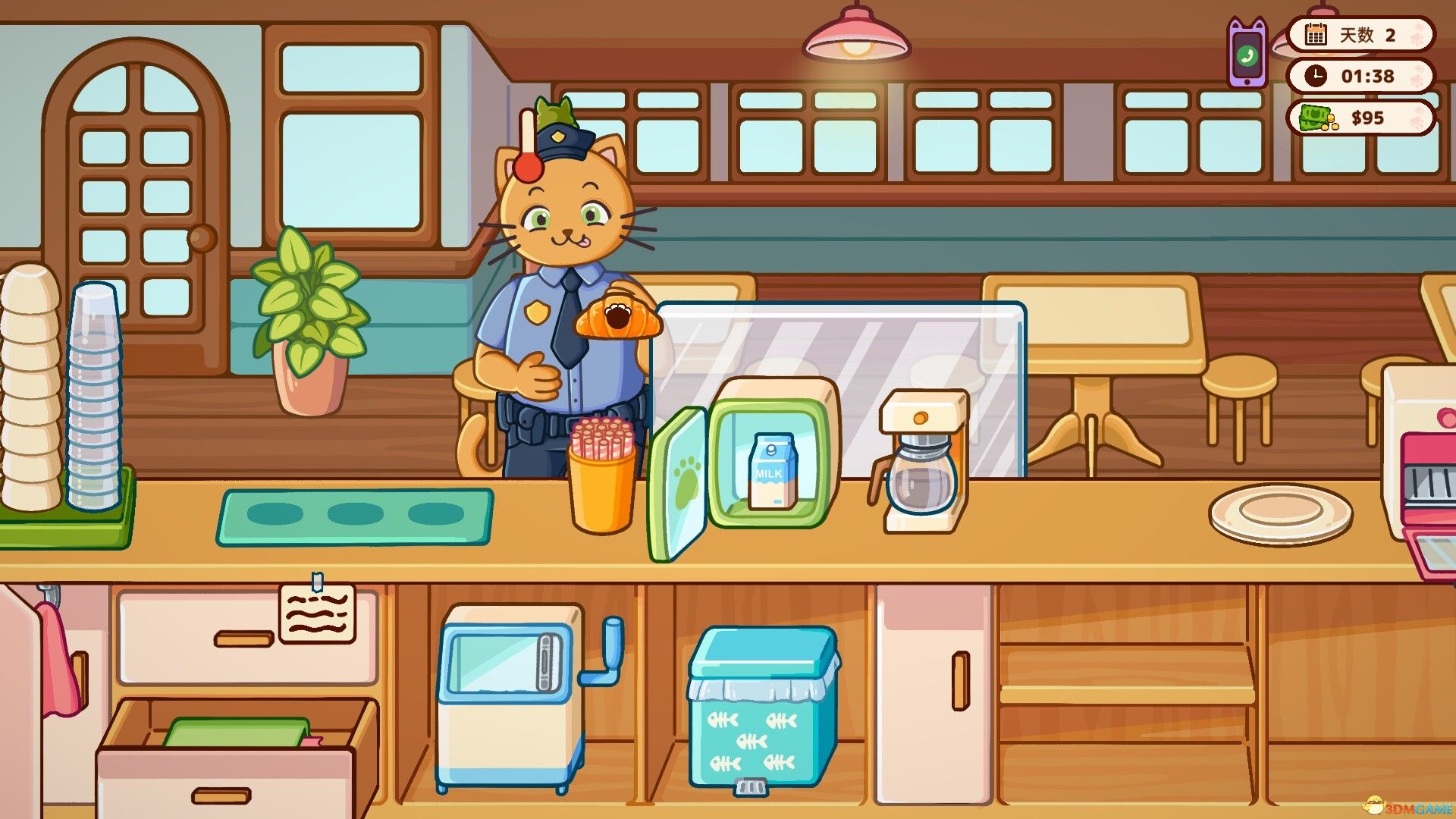Viewport: 1456px width, 819px height.
Task: Click the $95 money display
Action: click(1361, 118)
